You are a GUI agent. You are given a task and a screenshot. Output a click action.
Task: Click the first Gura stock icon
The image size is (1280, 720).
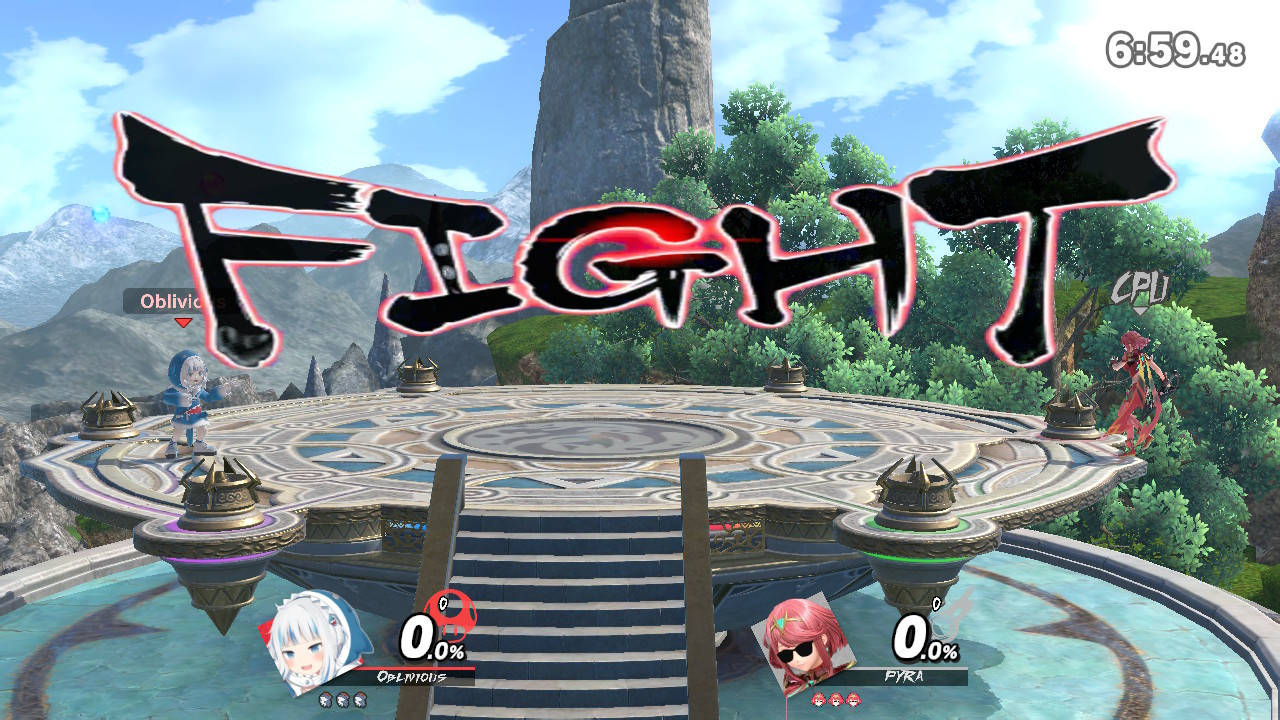tap(325, 698)
